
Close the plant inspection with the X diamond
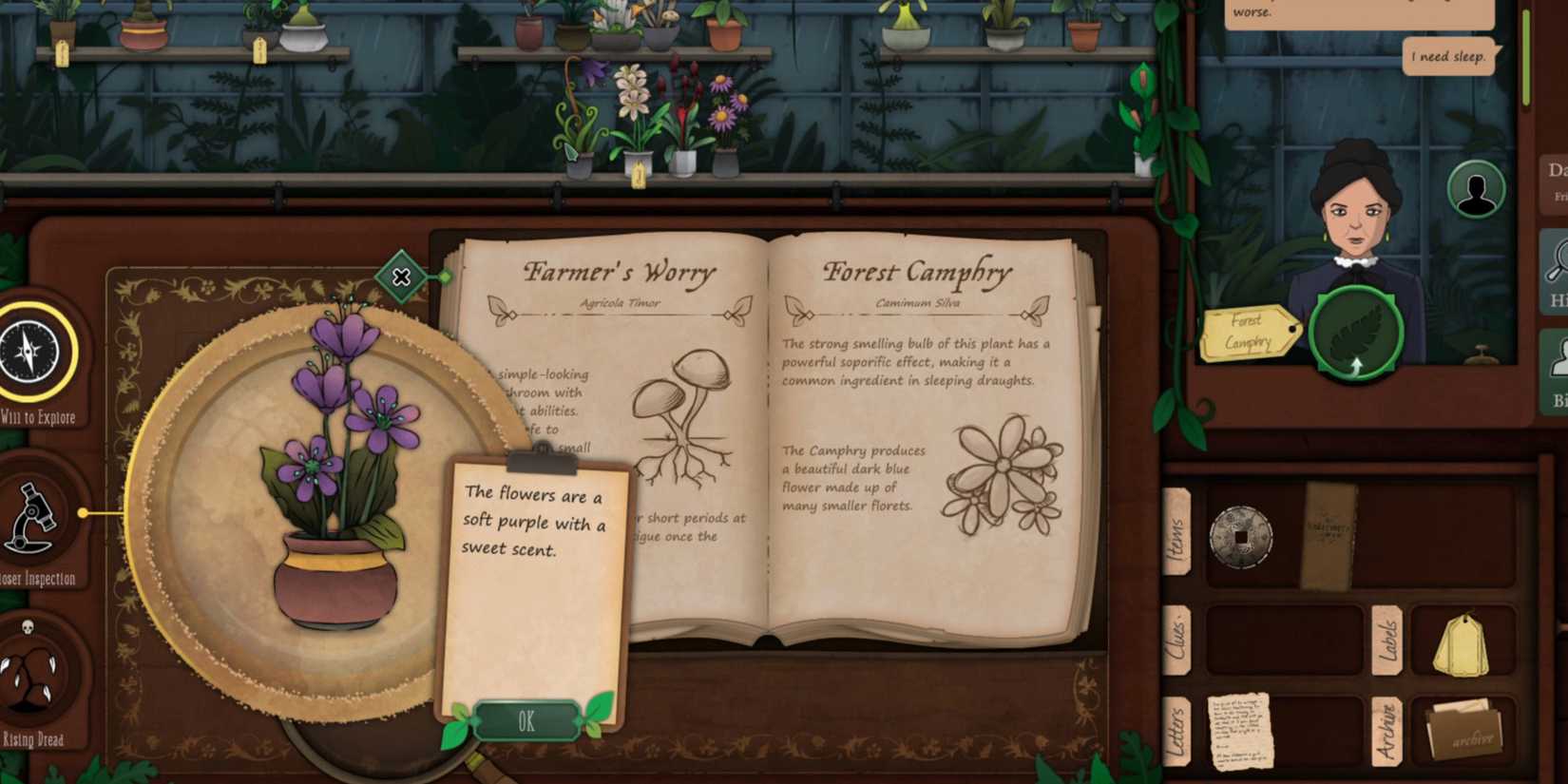coord(400,277)
